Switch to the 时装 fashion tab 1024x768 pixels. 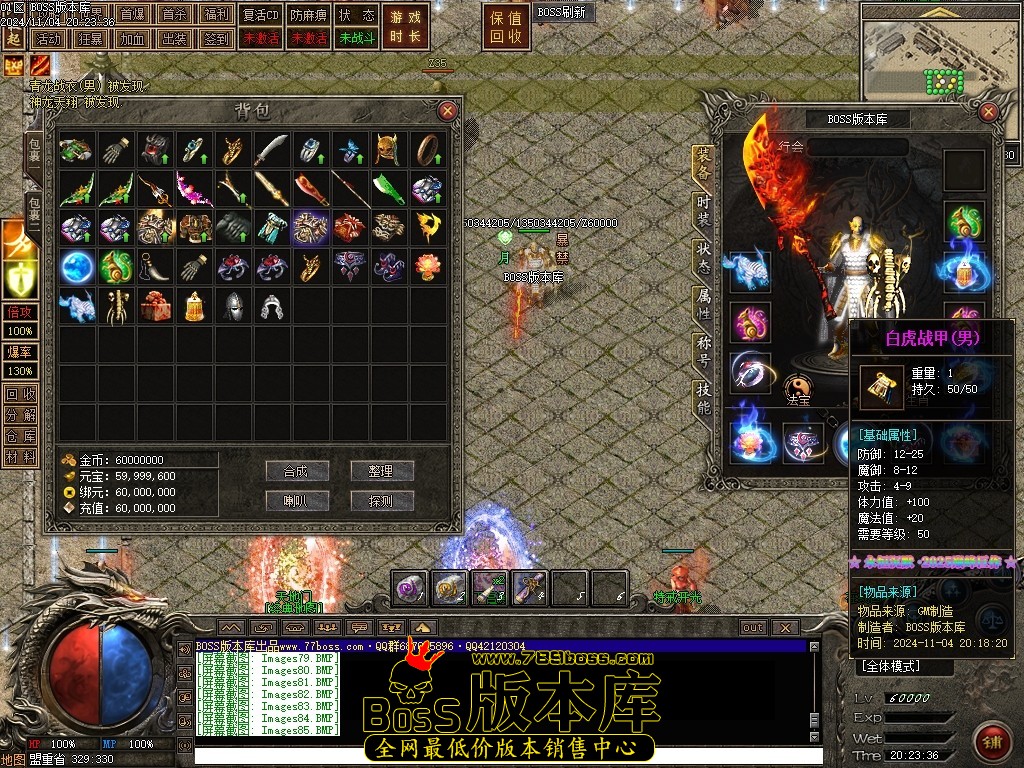point(705,209)
